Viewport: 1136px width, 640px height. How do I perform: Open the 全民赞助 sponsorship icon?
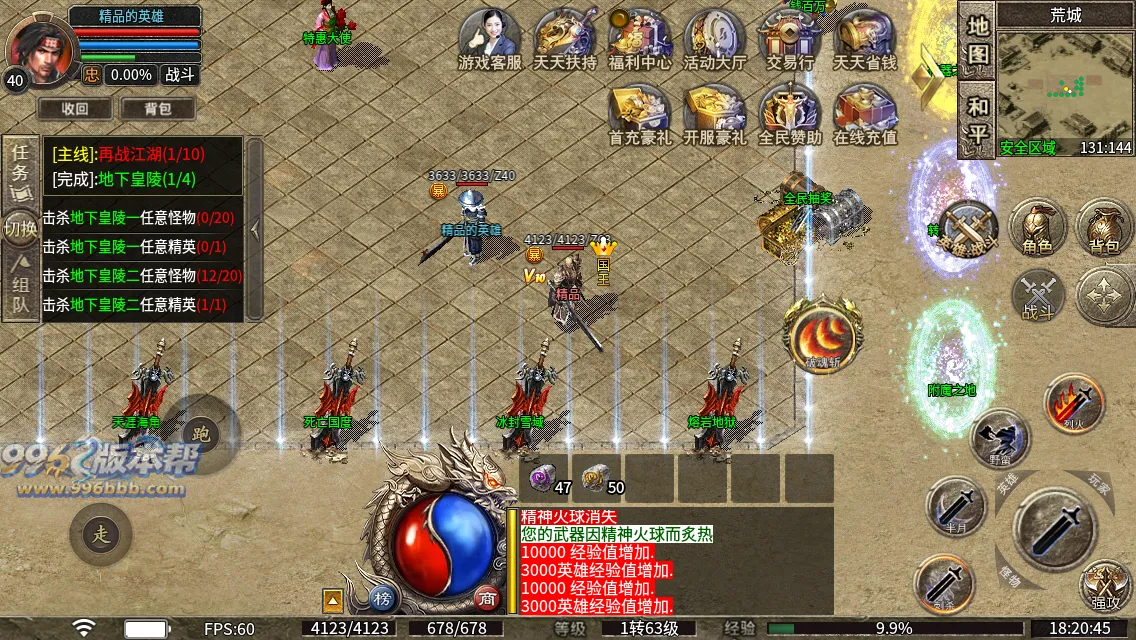click(789, 113)
